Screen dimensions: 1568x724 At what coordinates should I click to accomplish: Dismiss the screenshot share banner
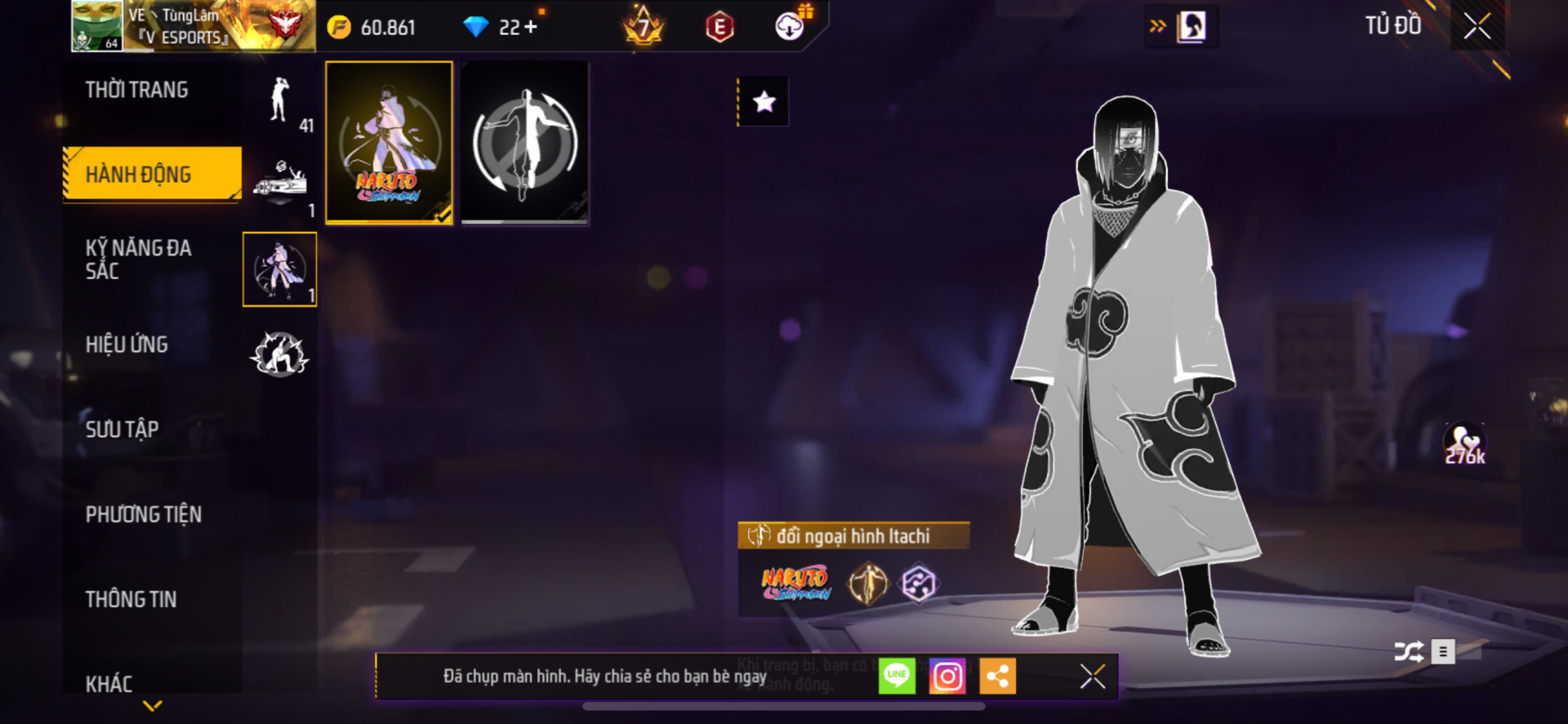pos(1092,676)
